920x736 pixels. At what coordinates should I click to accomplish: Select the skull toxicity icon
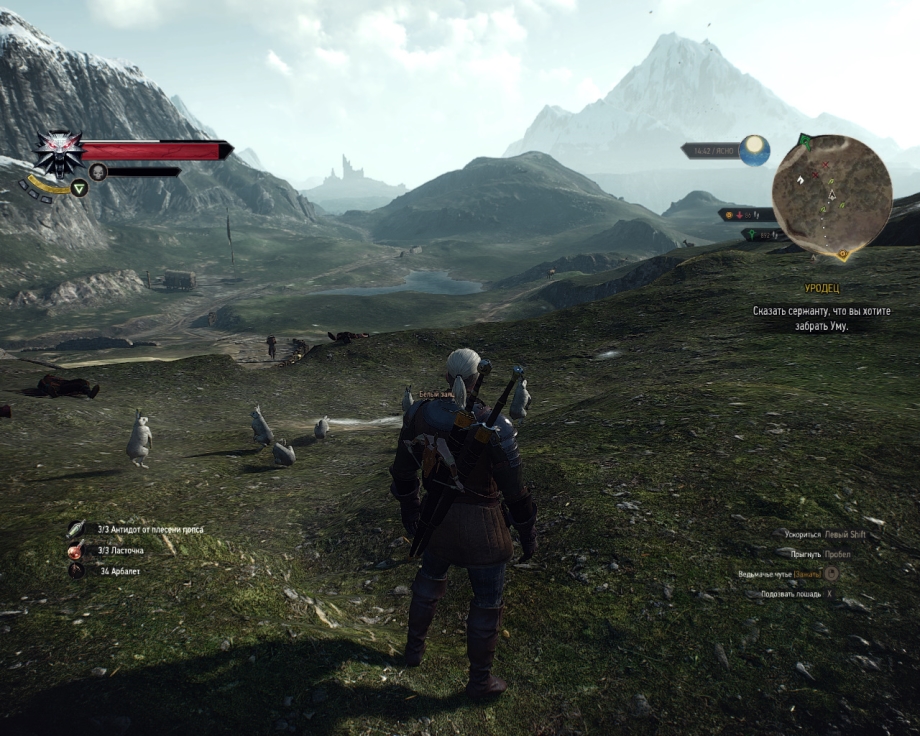[97, 172]
